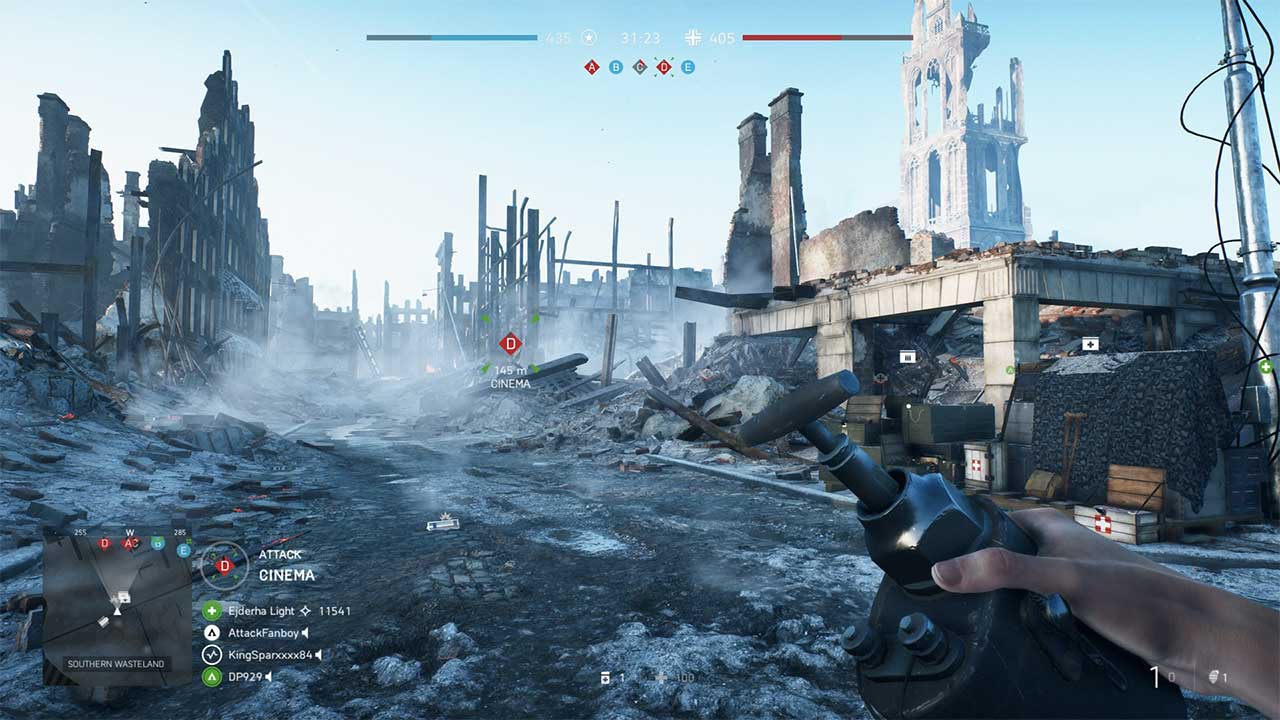Click the CINEMA objective name text
This screenshot has width=1280, height=720.
(287, 574)
